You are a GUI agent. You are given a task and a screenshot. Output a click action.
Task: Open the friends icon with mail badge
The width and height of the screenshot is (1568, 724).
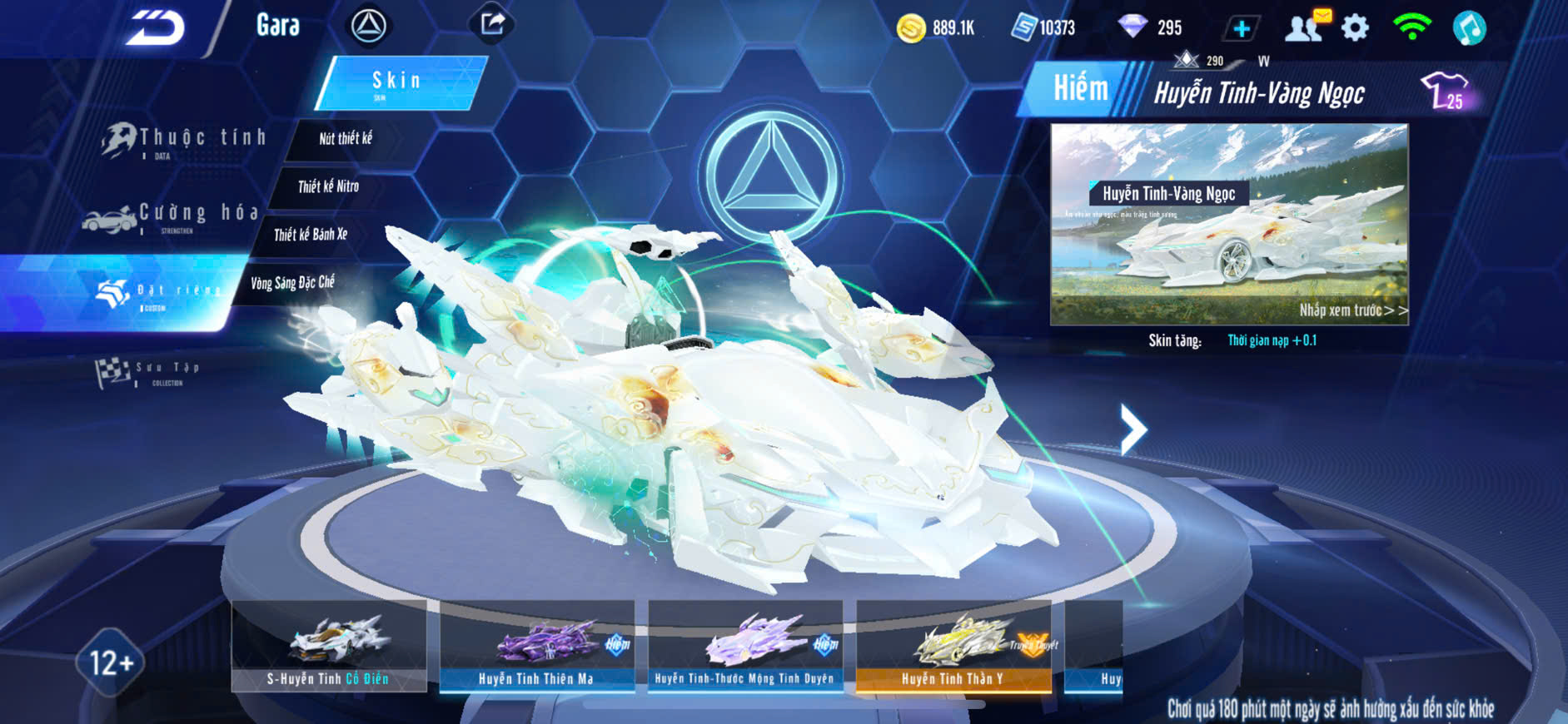[x=1306, y=27]
